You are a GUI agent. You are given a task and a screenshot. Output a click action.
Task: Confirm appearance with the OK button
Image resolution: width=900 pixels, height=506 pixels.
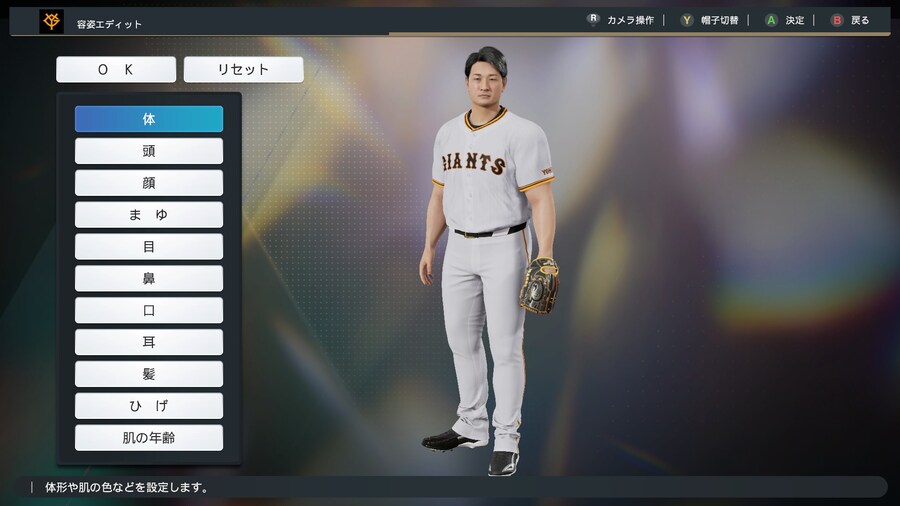tap(116, 70)
